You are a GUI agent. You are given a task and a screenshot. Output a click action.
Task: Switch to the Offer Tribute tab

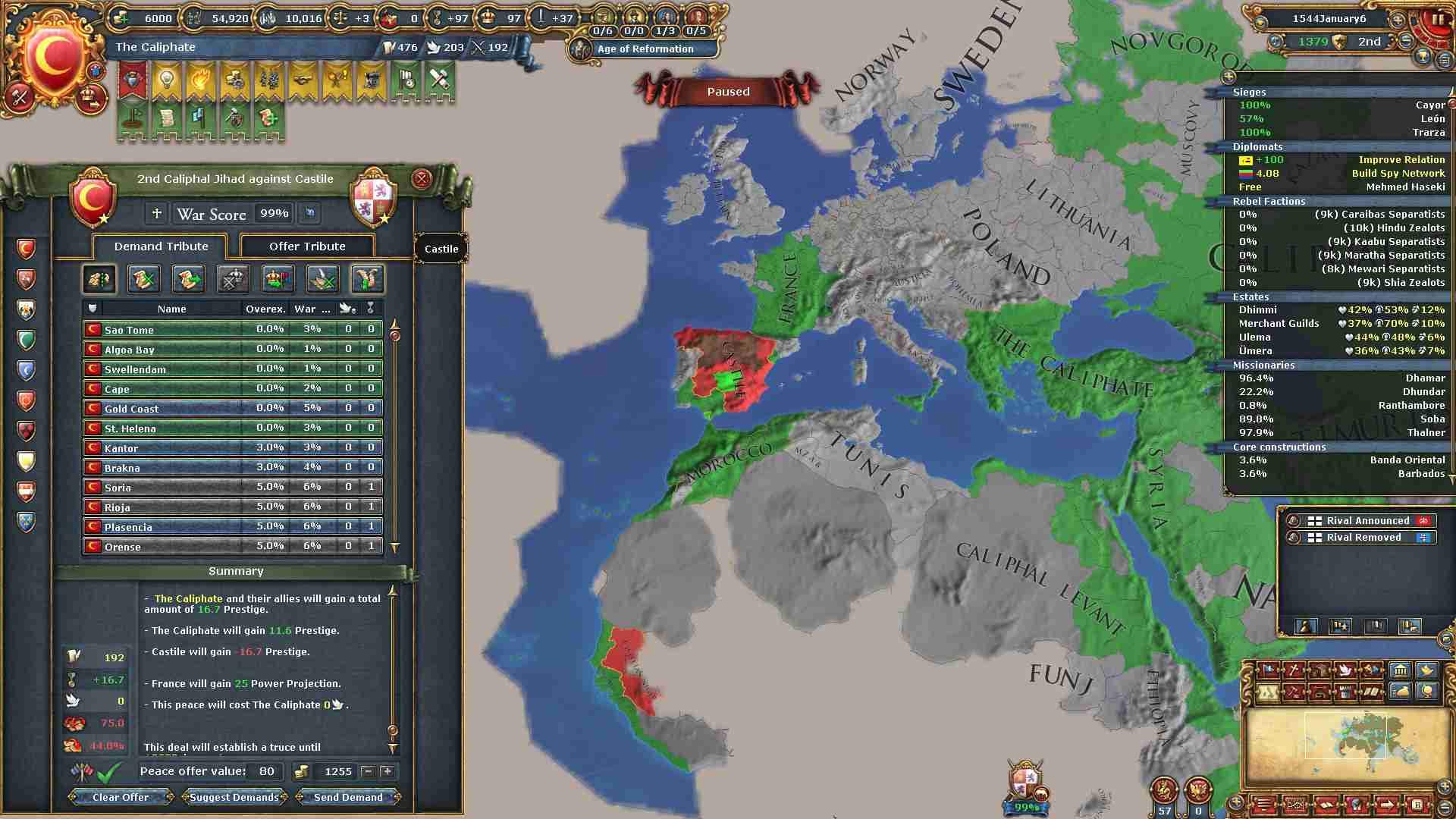click(307, 246)
